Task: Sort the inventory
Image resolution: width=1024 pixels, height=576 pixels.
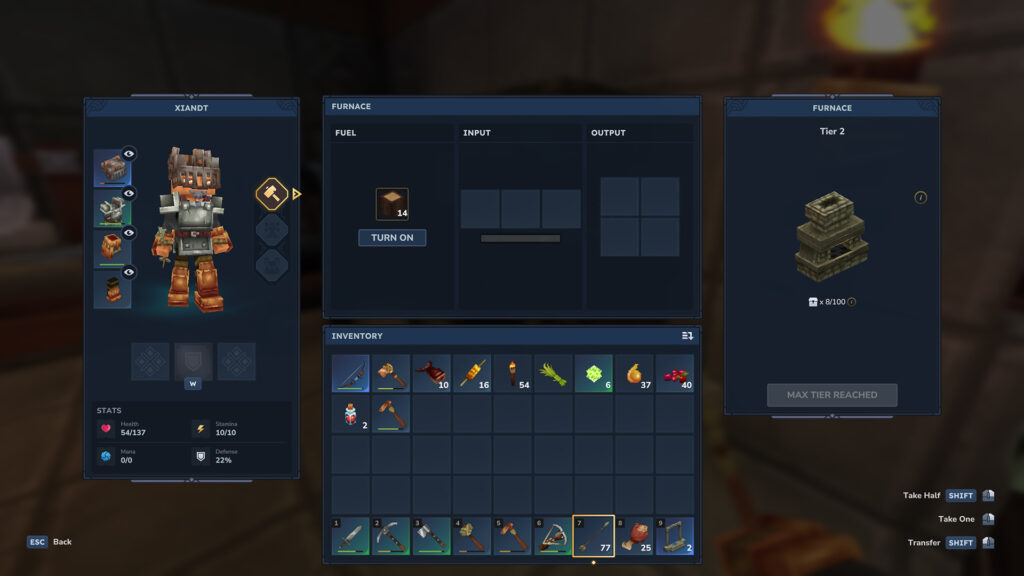Action: pyautogui.click(x=687, y=336)
